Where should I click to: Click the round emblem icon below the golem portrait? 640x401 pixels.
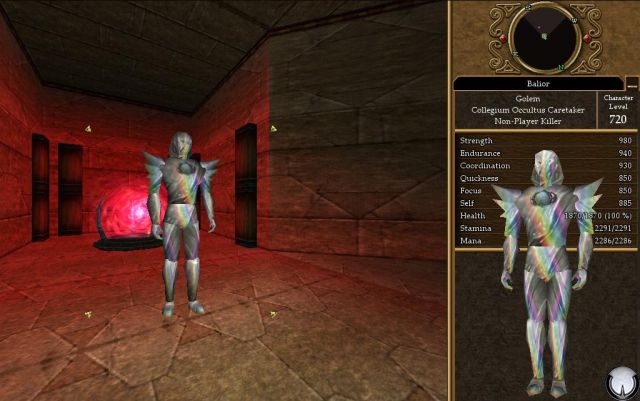click(x=622, y=382)
